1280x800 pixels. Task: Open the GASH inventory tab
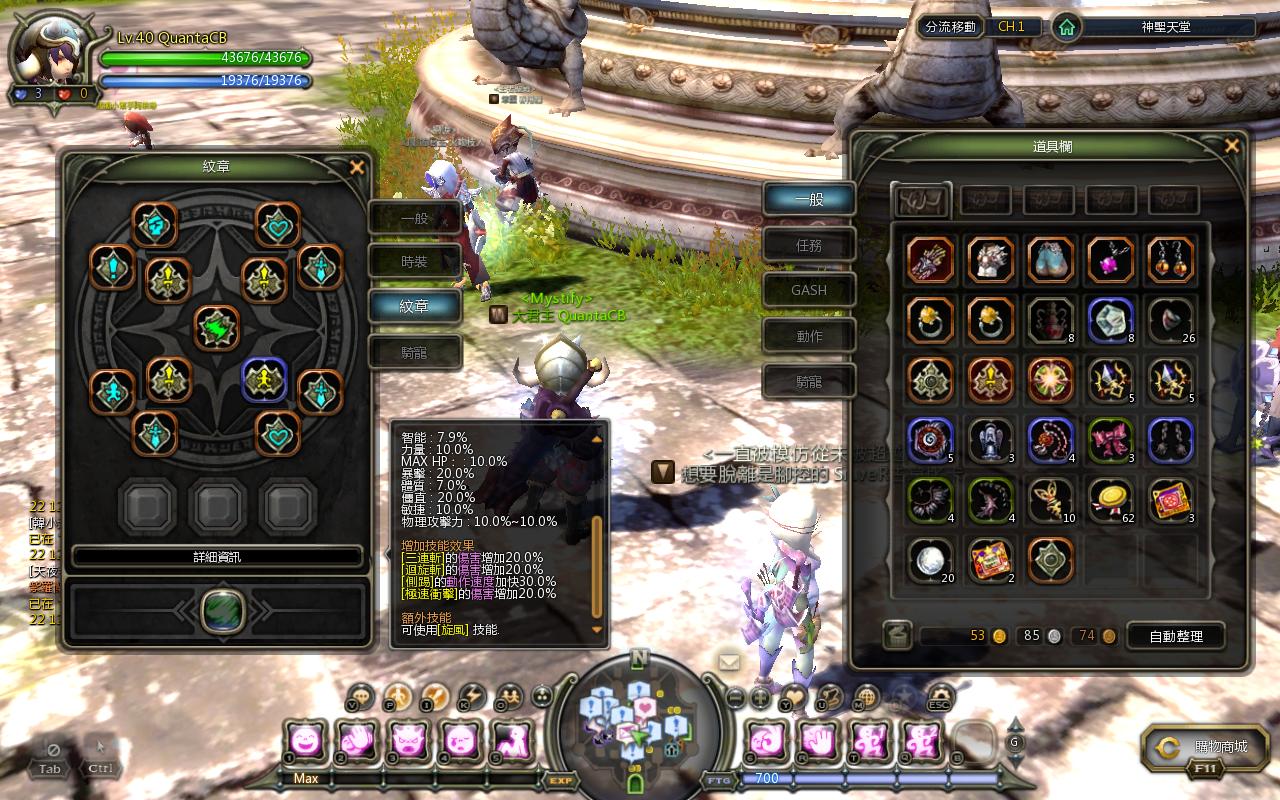[x=809, y=290]
